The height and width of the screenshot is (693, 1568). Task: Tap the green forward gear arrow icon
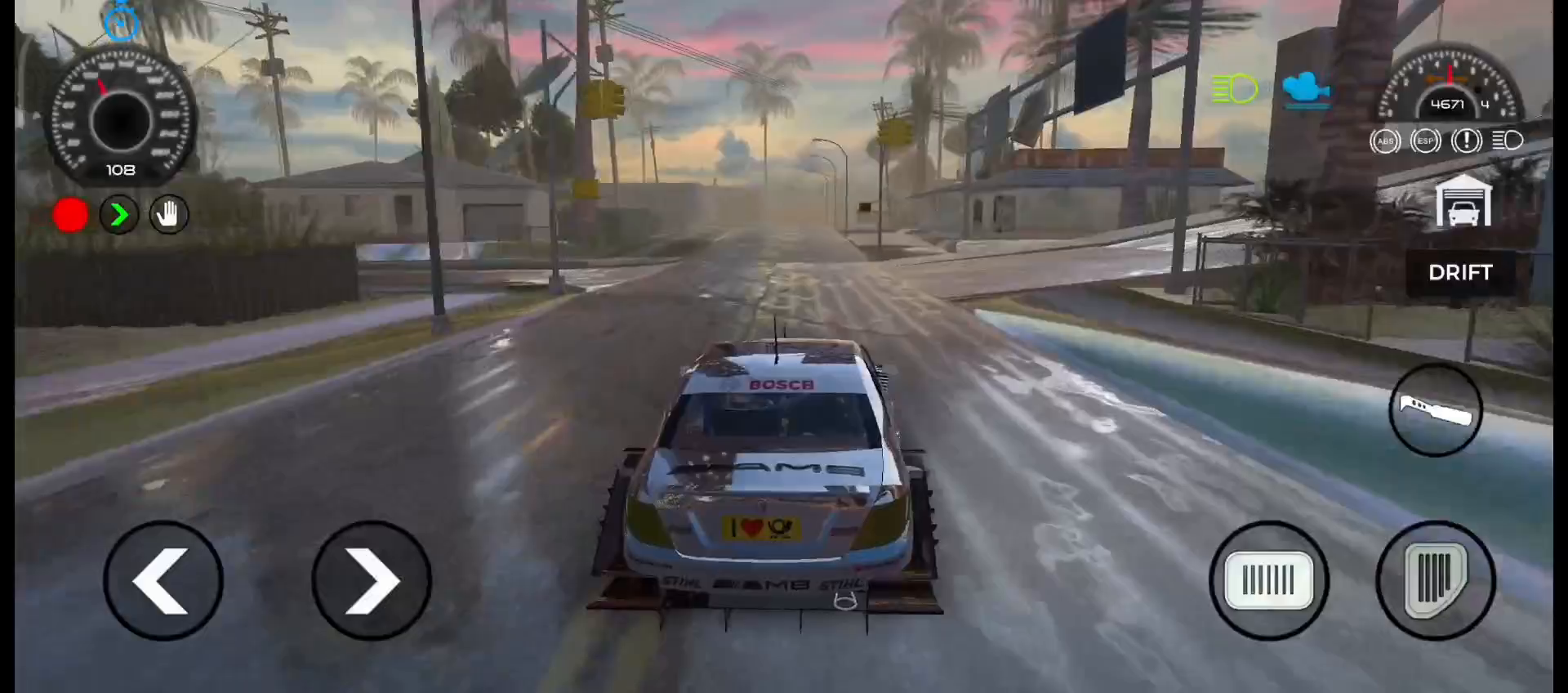click(119, 214)
